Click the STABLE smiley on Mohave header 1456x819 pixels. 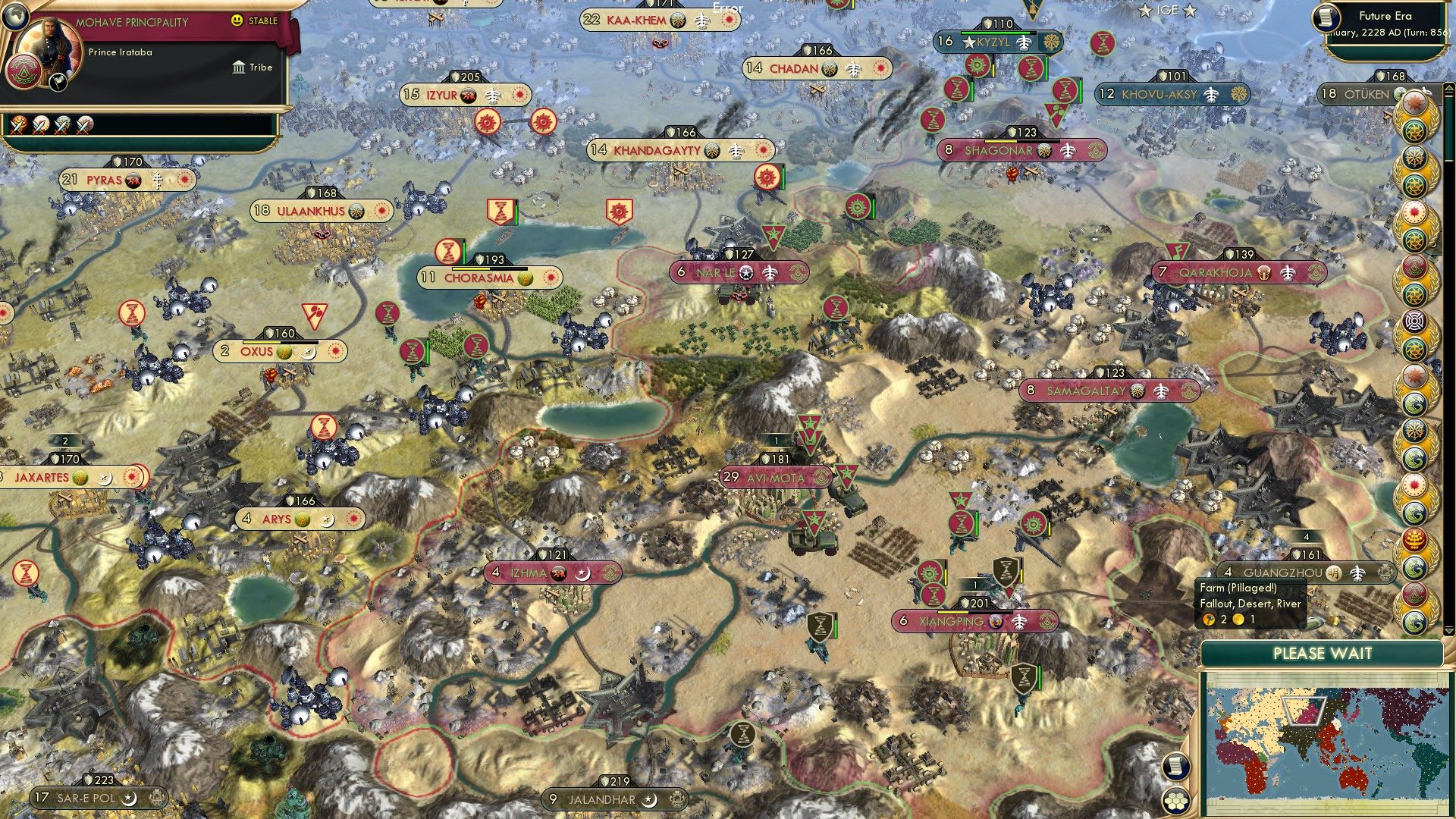[237, 20]
